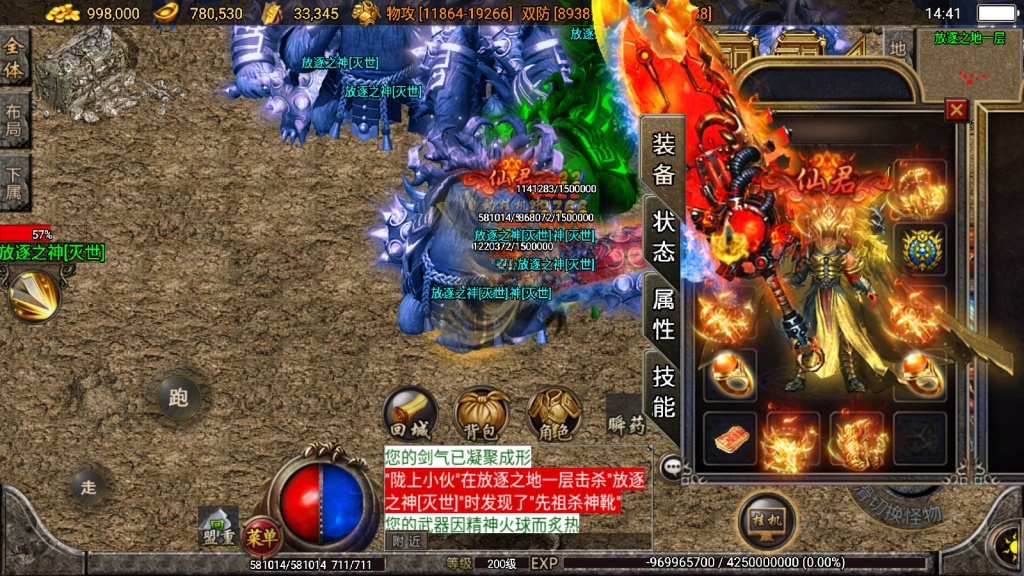Open the 背包 backpack

point(482,413)
